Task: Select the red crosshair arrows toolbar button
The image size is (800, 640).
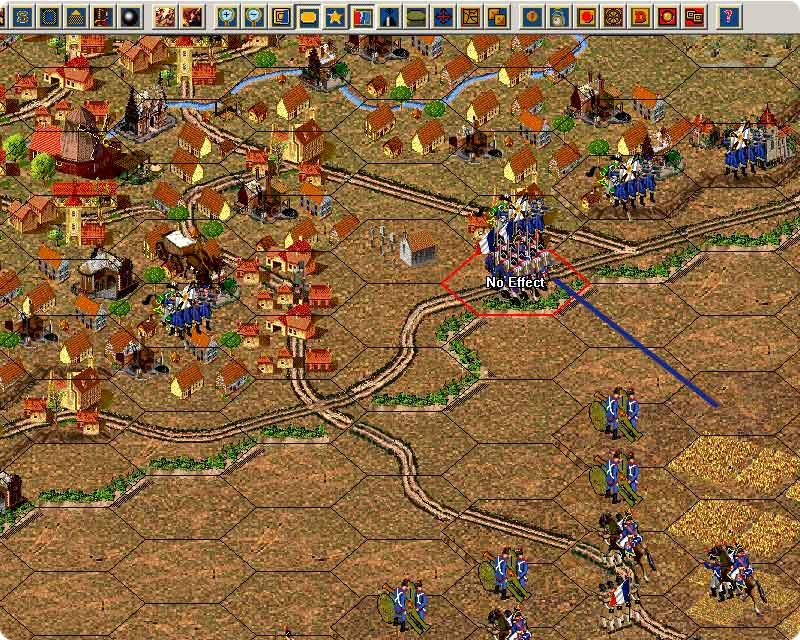Action: click(x=444, y=16)
